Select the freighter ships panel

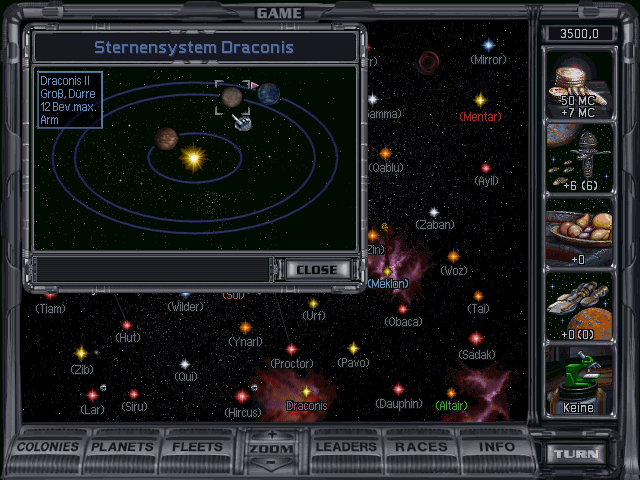coord(578,305)
